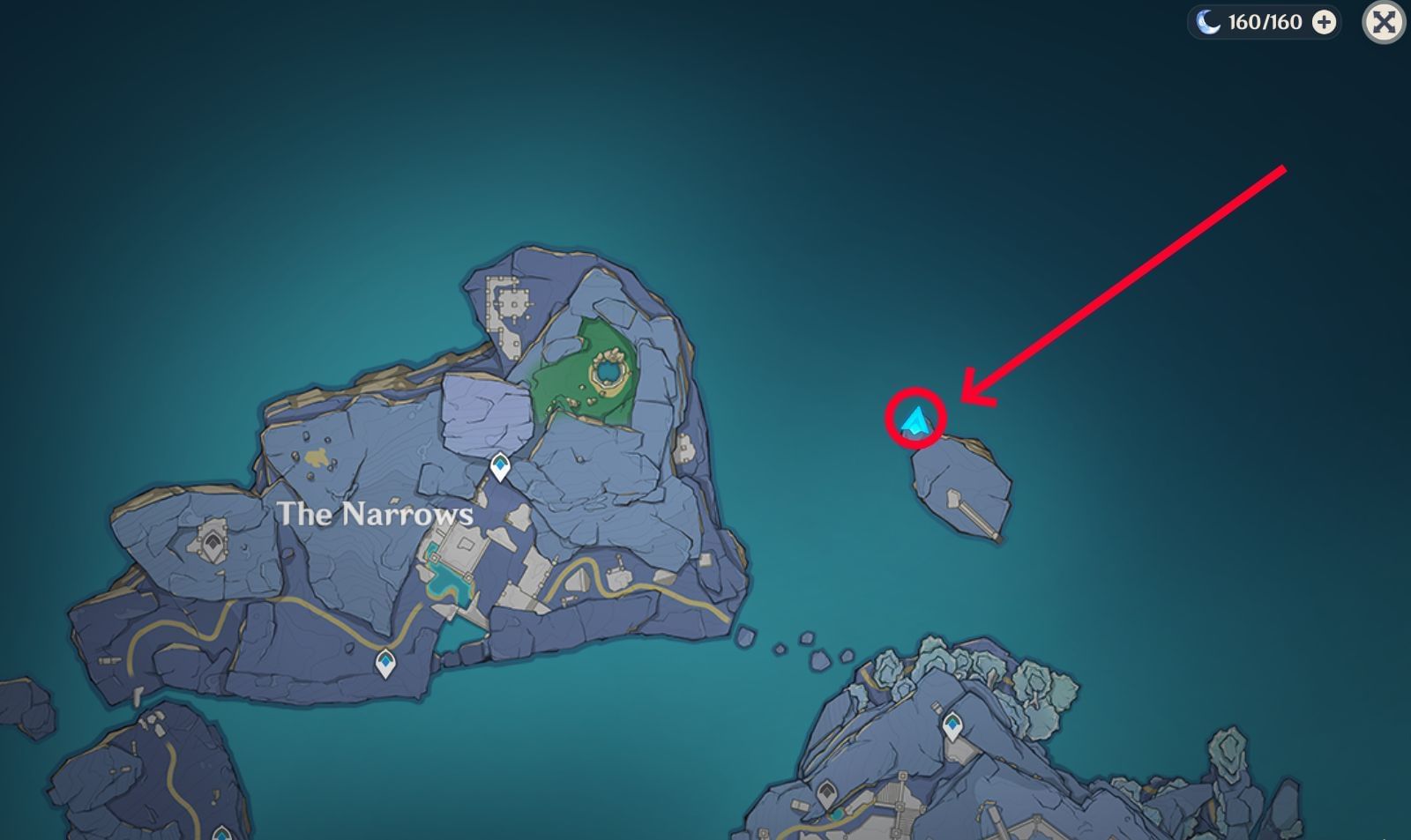Select the domain marker at the bottom of the map
This screenshot has height=840, width=1411.
(826, 791)
